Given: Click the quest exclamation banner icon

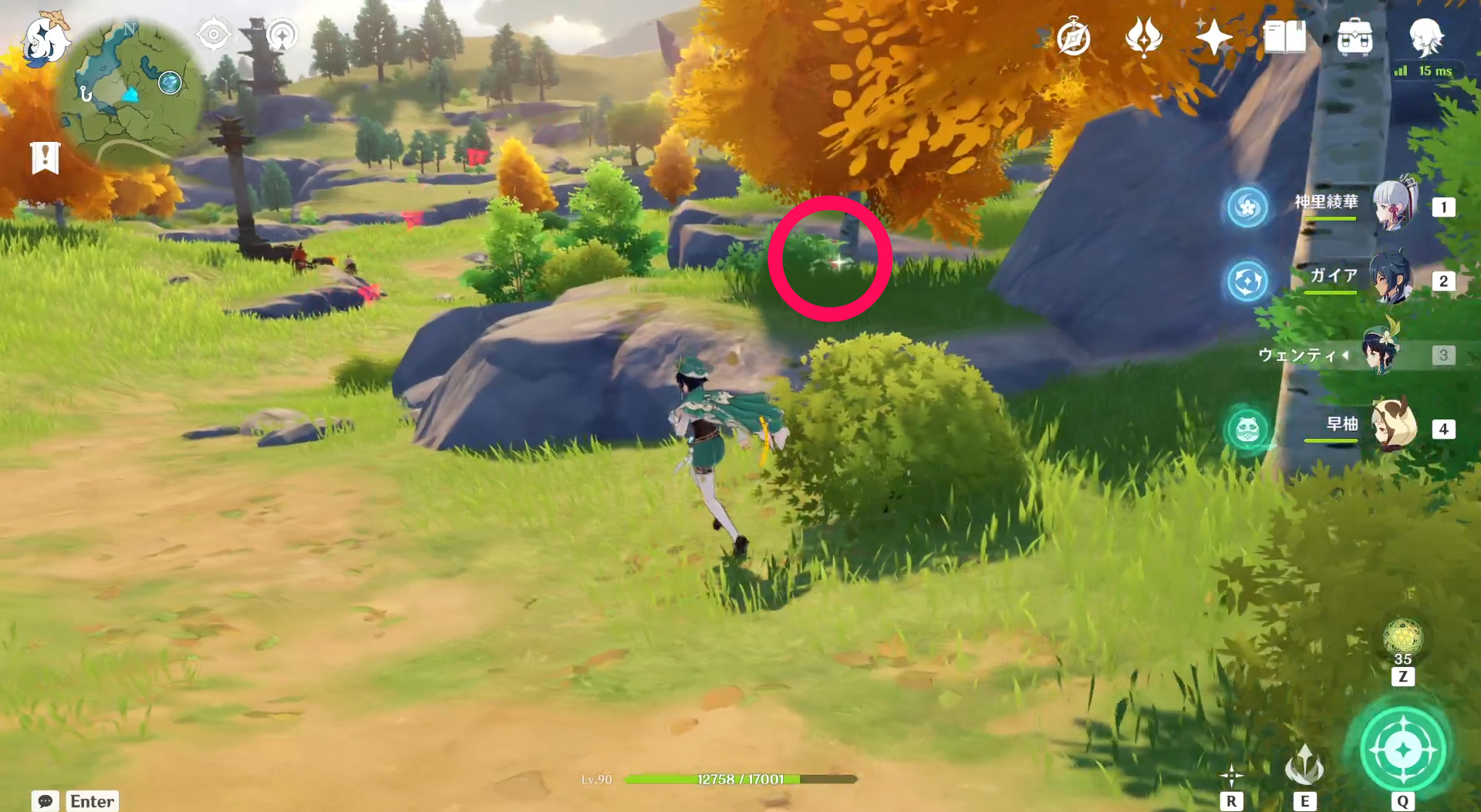Looking at the screenshot, I should pos(46,157).
